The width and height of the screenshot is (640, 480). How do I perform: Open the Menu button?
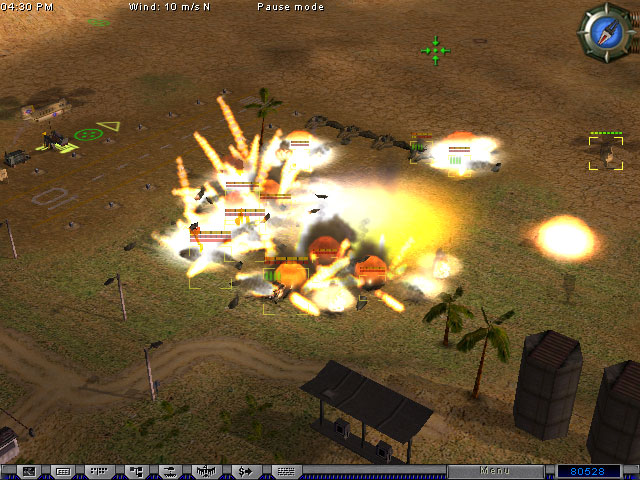495,470
